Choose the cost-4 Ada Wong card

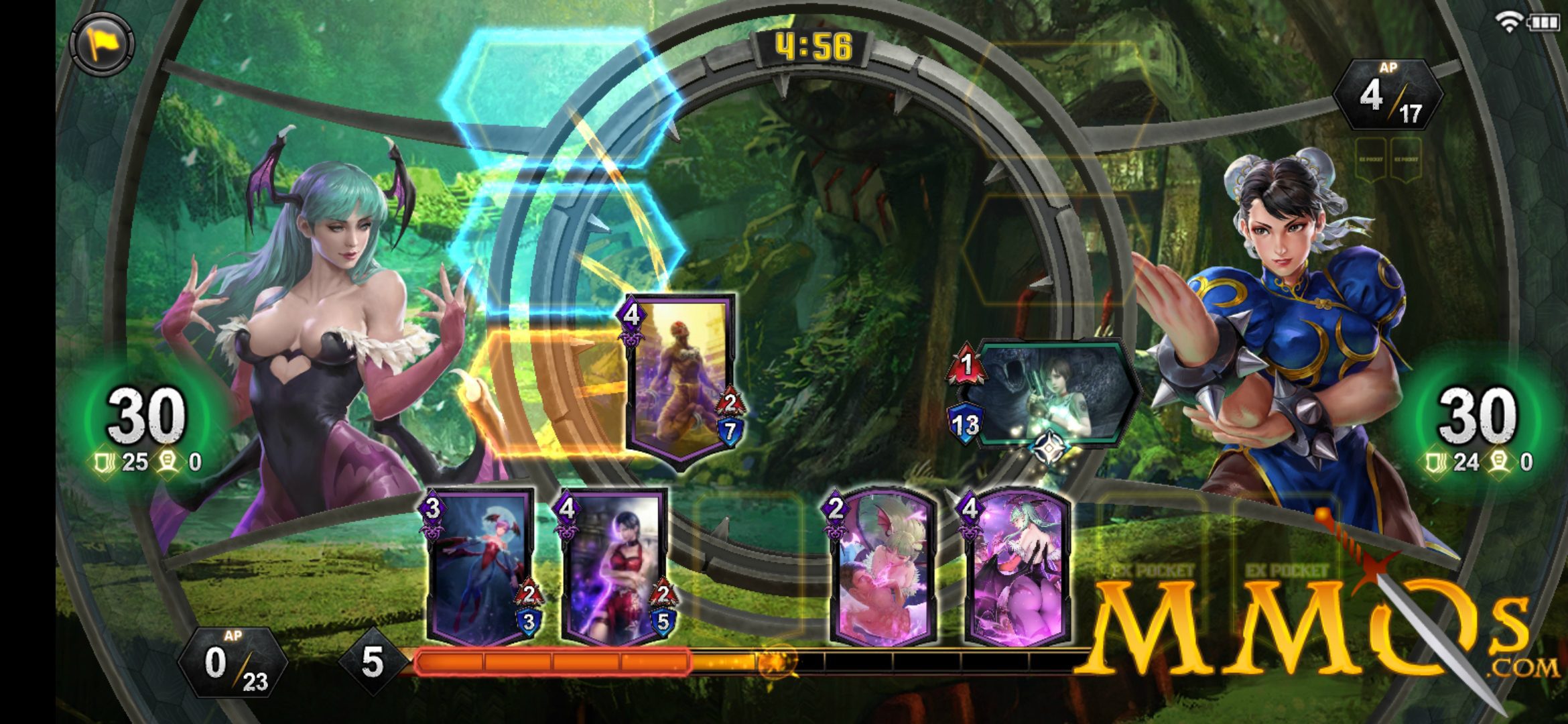613,566
